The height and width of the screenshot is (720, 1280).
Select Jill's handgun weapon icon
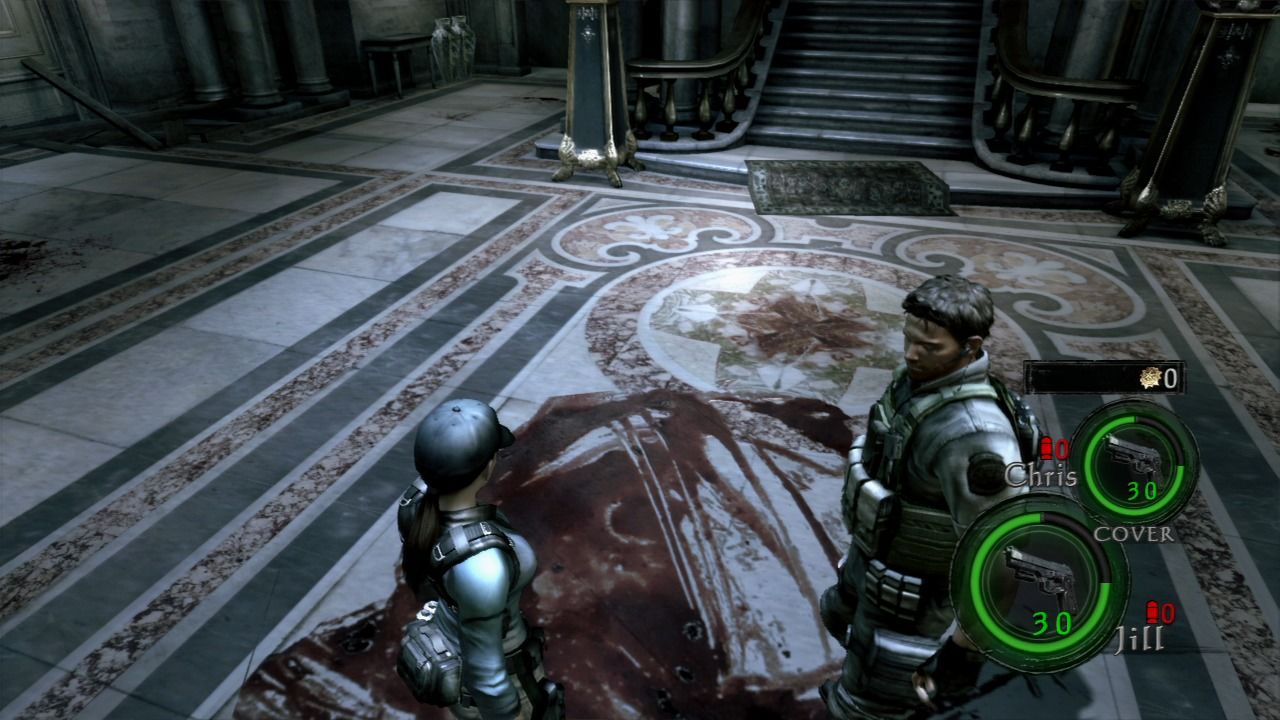tap(1038, 575)
